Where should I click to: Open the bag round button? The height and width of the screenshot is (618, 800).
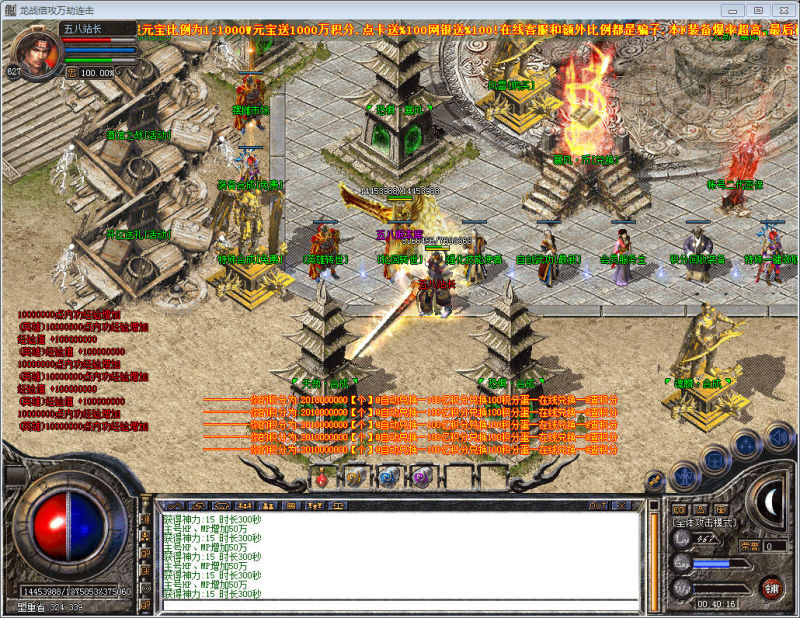[x=715, y=458]
